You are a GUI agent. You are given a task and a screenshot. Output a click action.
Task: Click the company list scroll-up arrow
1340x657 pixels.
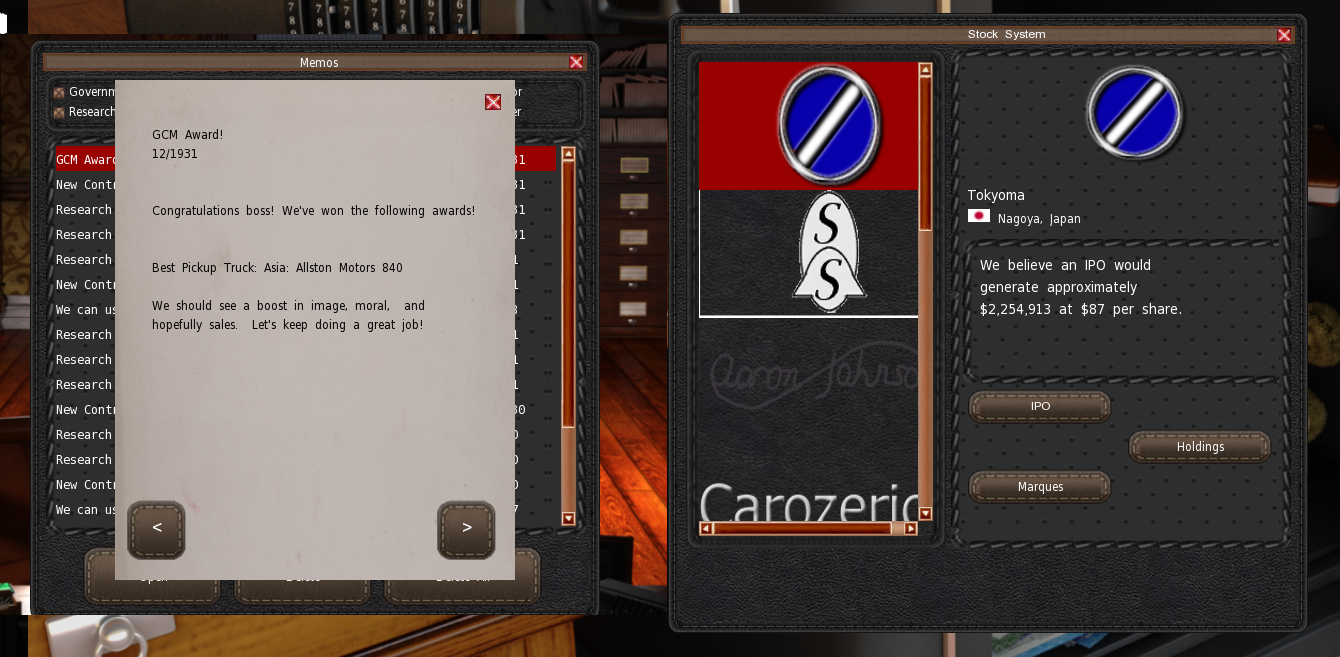[x=925, y=70]
